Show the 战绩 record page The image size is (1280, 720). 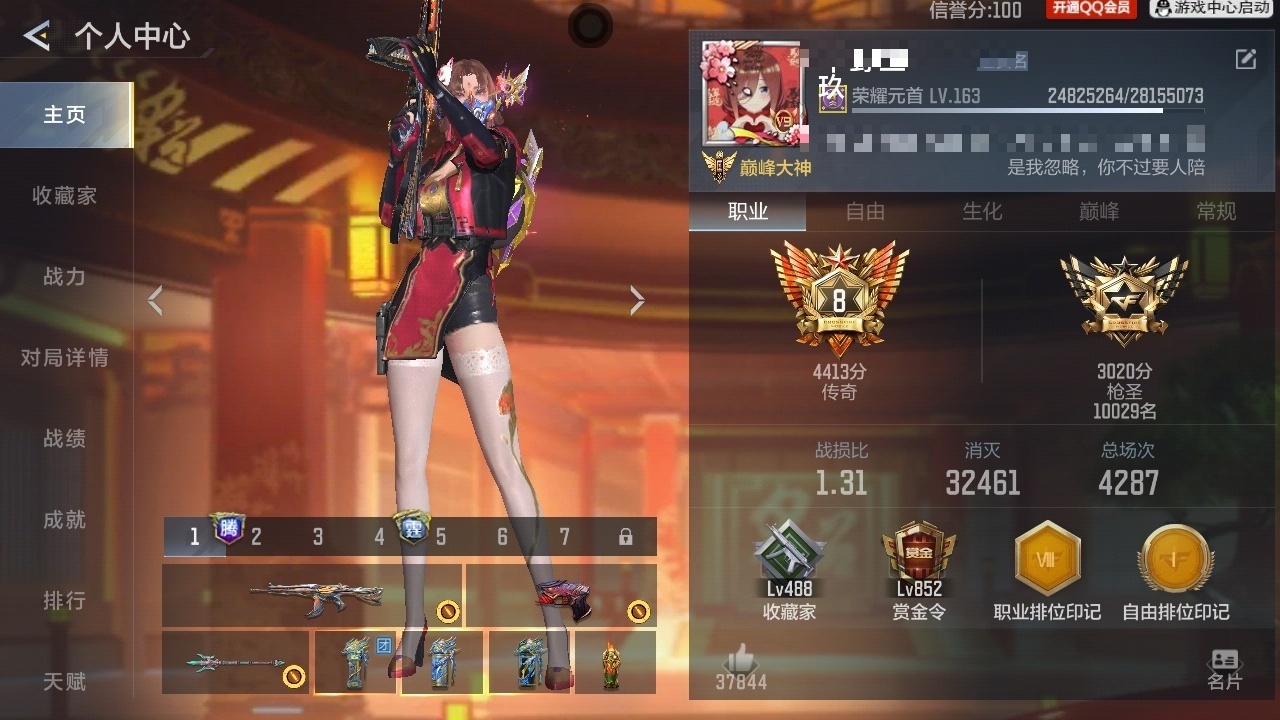coord(64,439)
